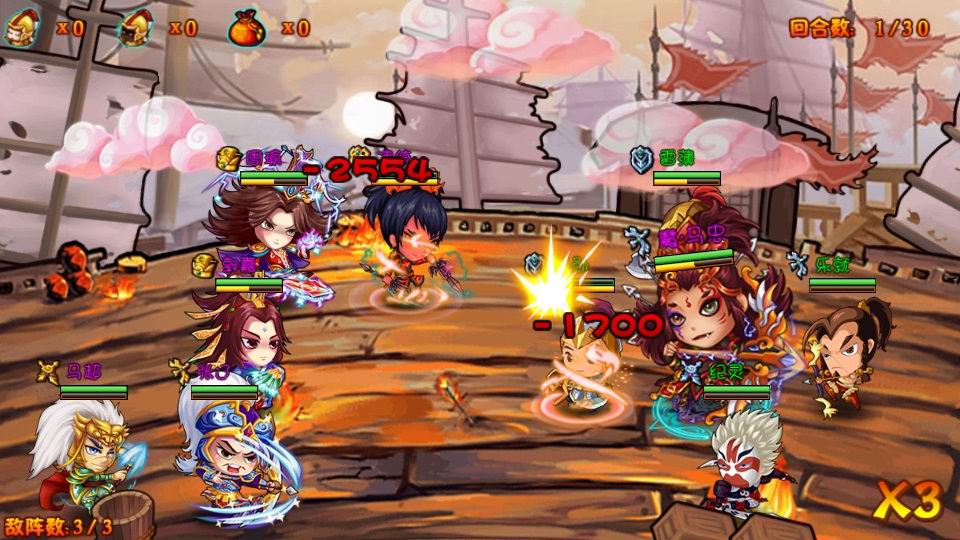The image size is (960, 540).
Task: Toggle the X3 battle speed button
Action: point(910,501)
